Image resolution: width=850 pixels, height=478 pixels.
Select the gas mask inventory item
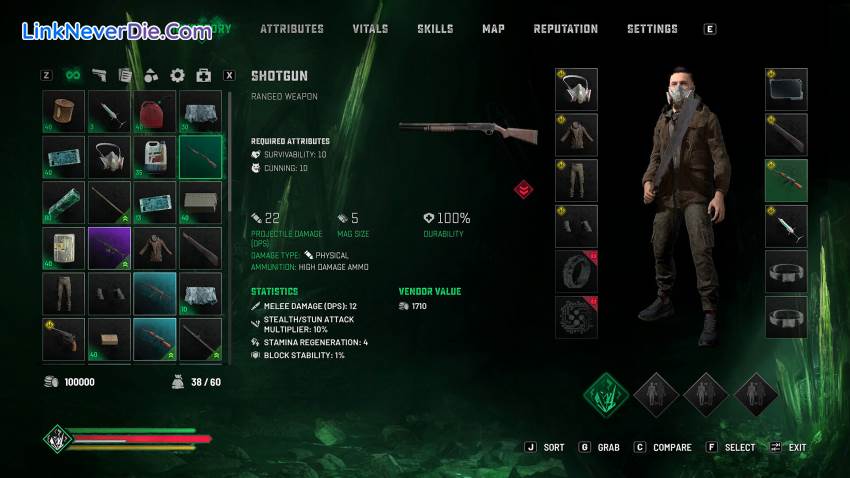point(109,157)
